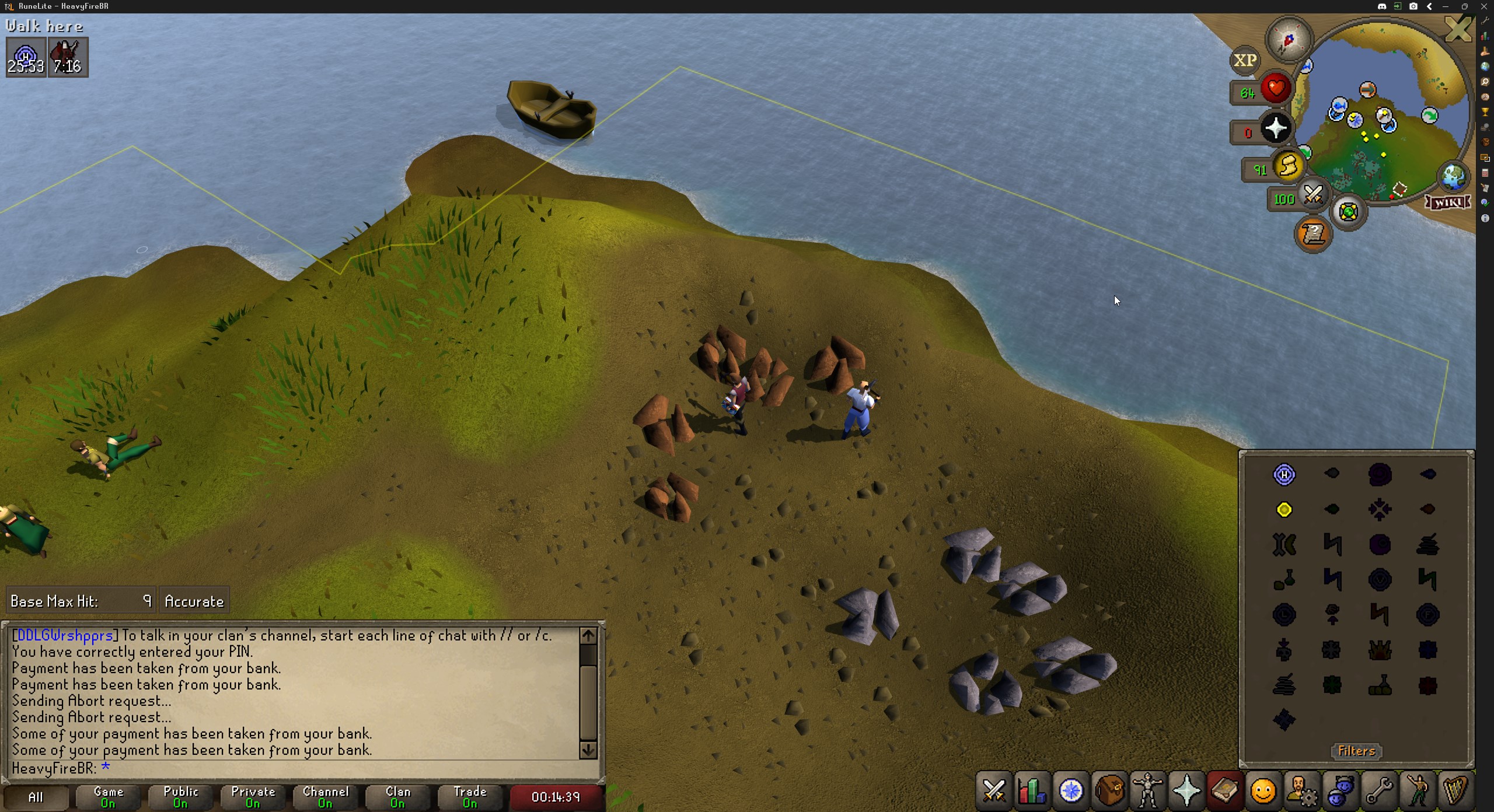This screenshot has height=812, width=1494.
Task: Cast the Home Teleport spell
Action: pyautogui.click(x=1284, y=475)
